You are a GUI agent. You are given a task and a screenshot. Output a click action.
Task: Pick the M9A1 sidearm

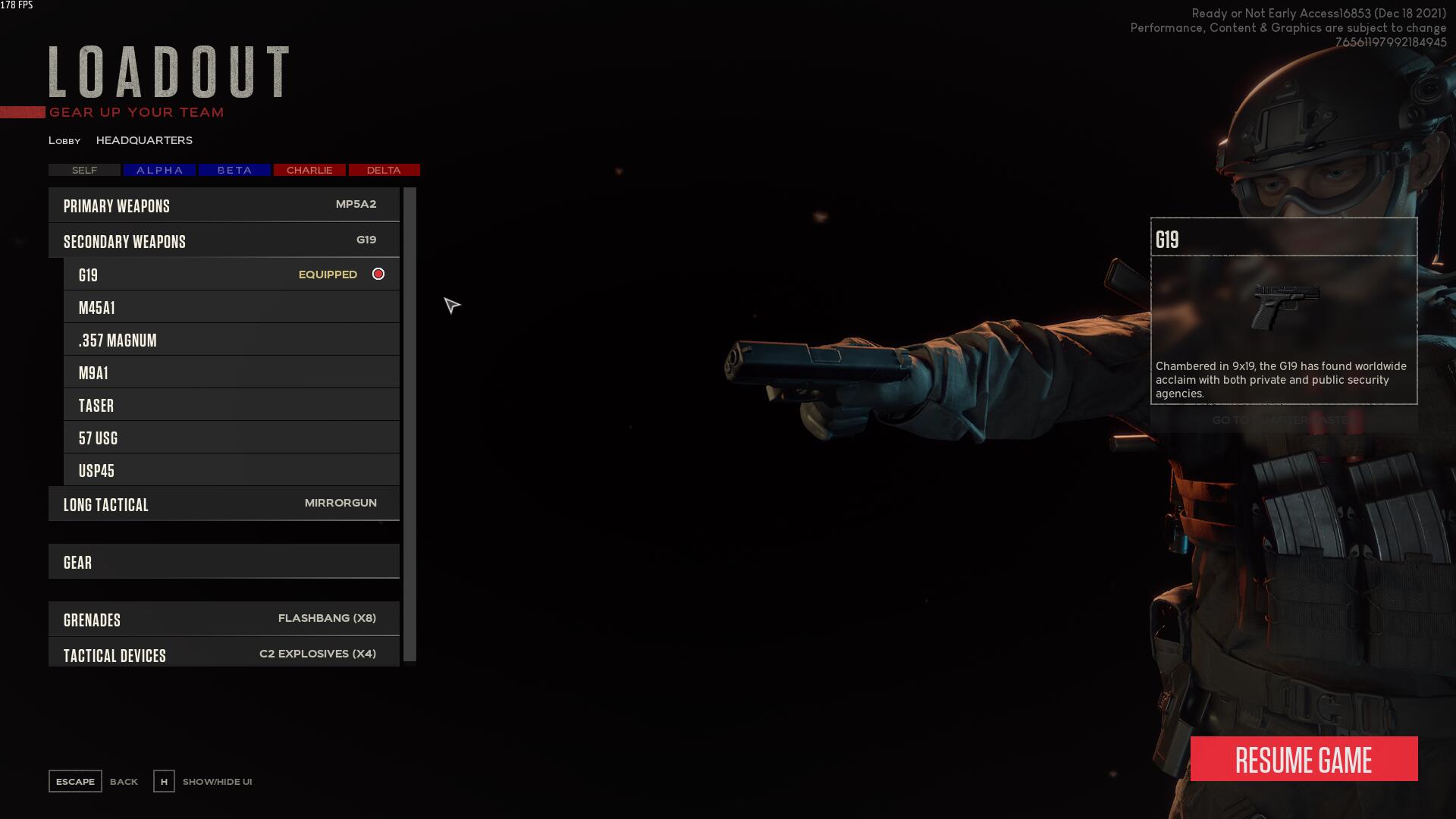pos(231,373)
